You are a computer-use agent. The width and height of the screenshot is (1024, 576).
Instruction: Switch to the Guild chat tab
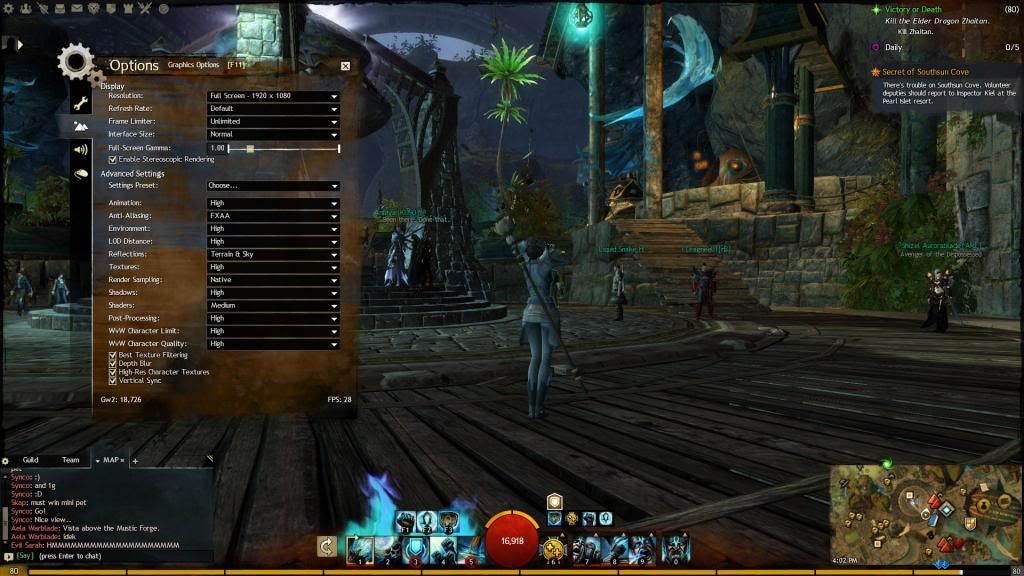click(x=30, y=460)
